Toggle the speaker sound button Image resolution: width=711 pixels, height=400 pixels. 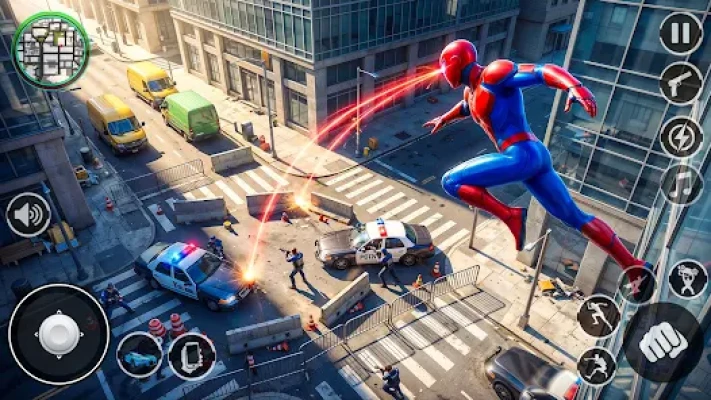[x=28, y=214]
